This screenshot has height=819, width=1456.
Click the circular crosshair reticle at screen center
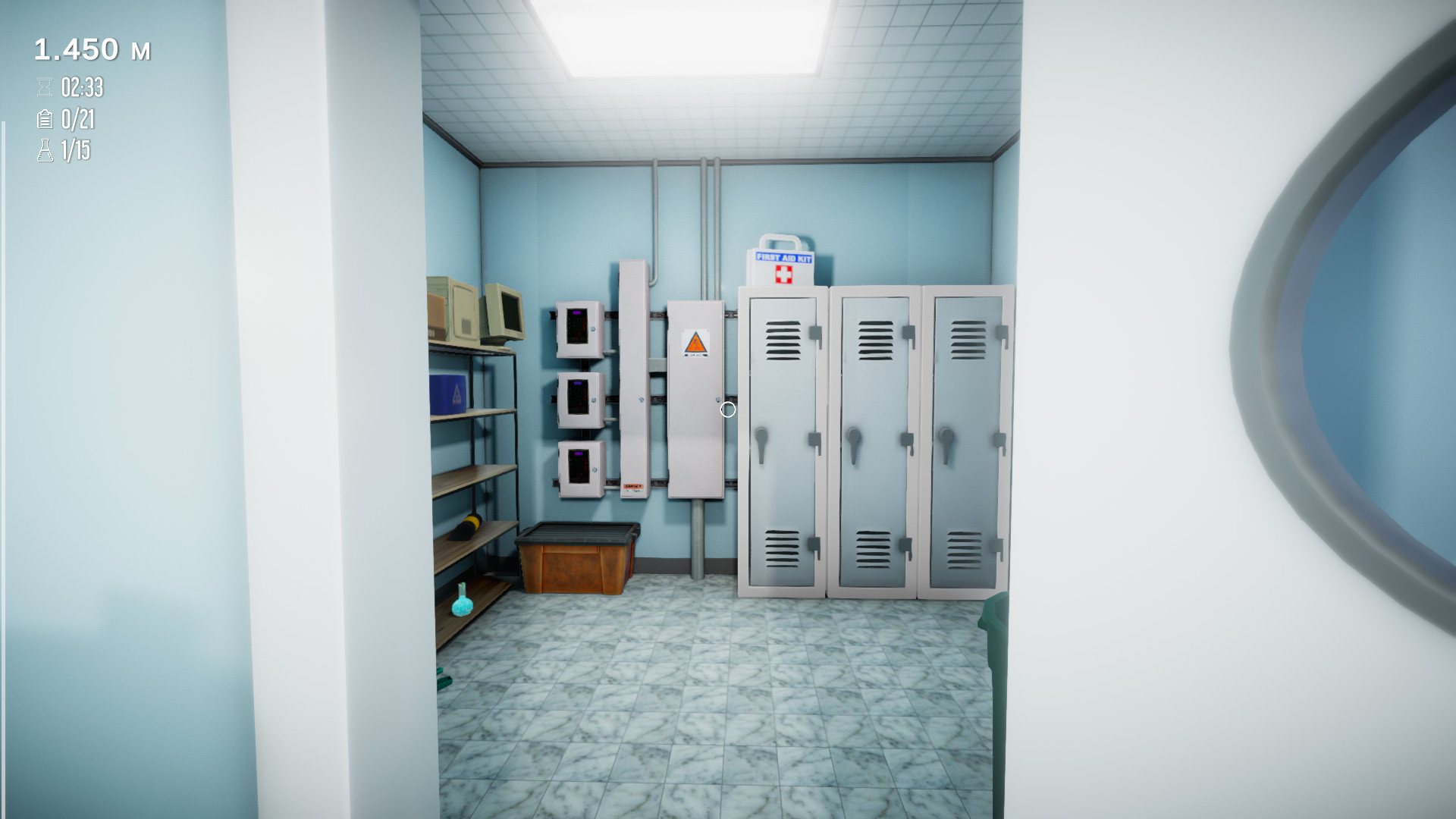pyautogui.click(x=727, y=409)
